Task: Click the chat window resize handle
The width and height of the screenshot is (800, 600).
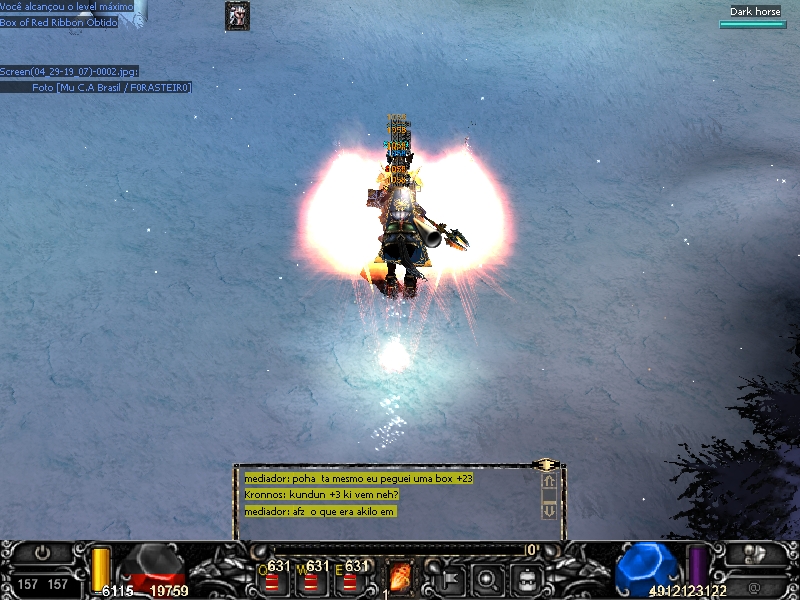Action: 545,465
